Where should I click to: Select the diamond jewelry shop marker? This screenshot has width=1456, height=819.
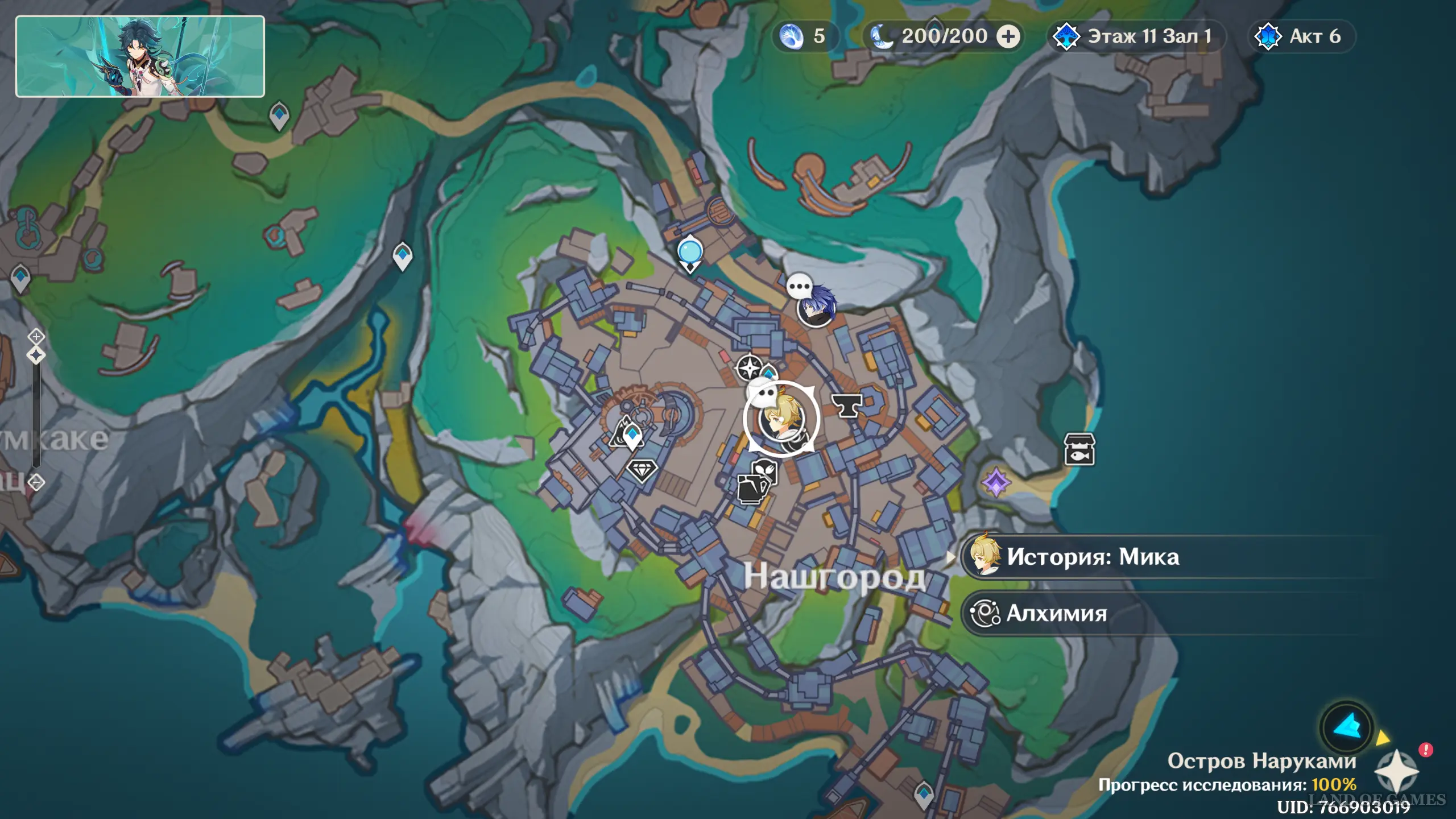642,470
